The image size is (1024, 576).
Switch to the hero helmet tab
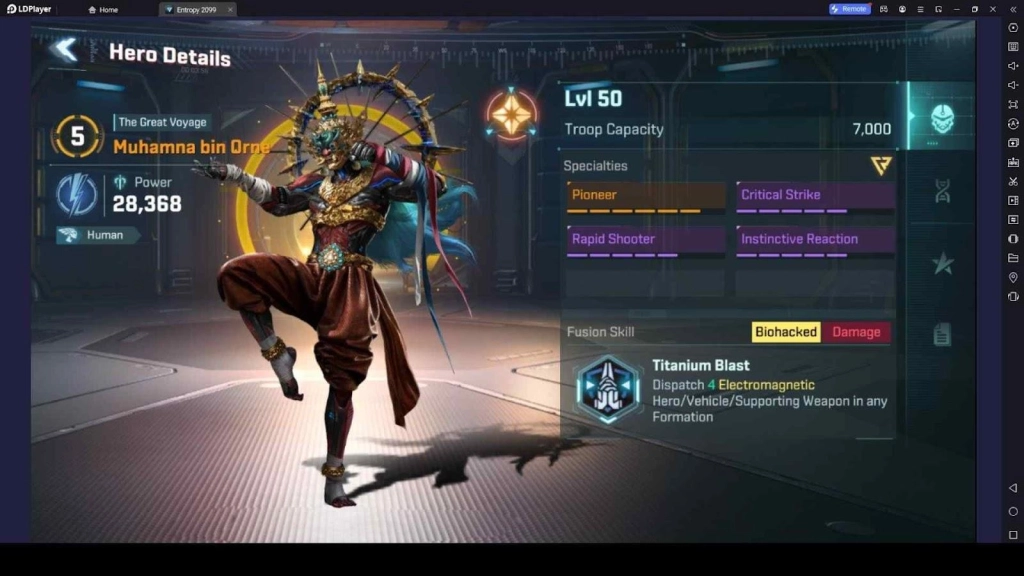pyautogui.click(x=942, y=119)
